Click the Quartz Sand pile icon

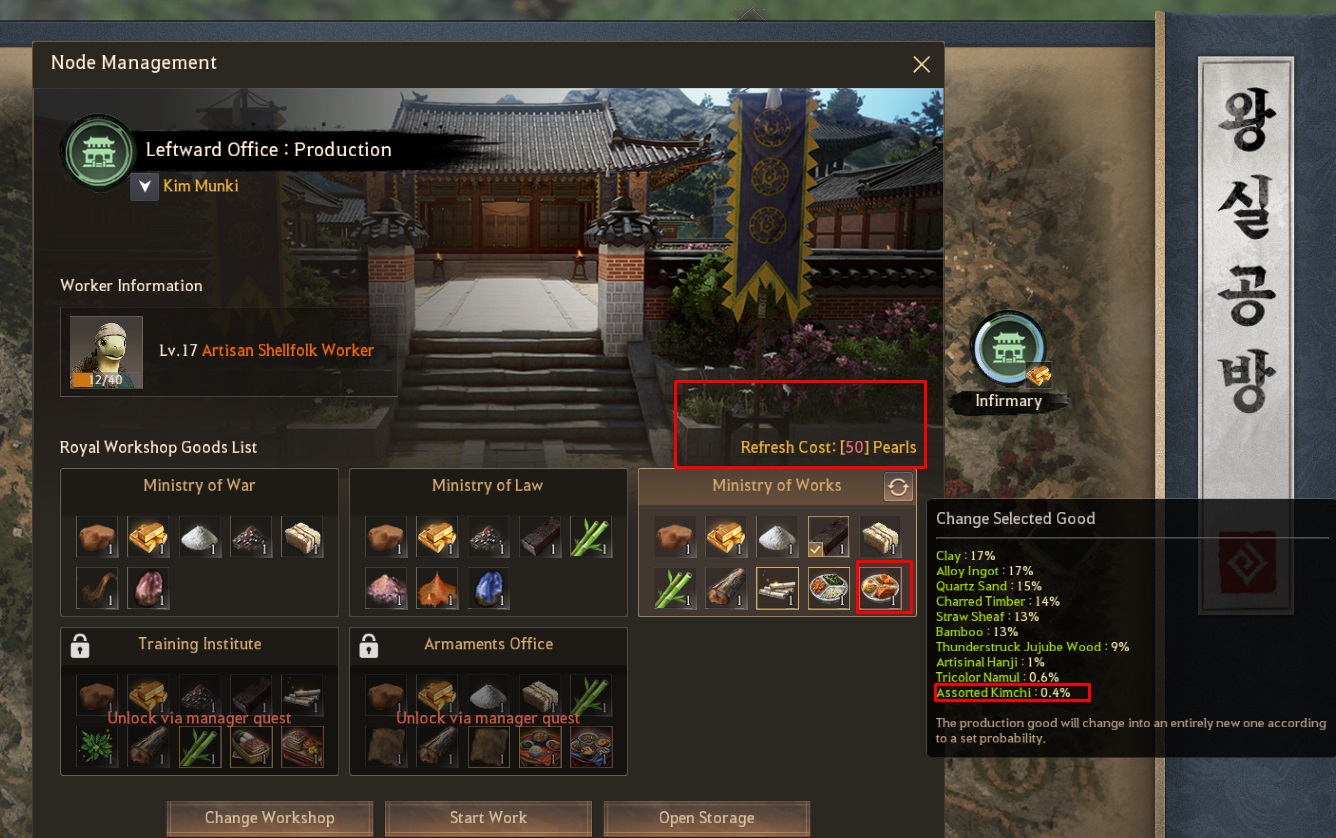[x=775, y=536]
